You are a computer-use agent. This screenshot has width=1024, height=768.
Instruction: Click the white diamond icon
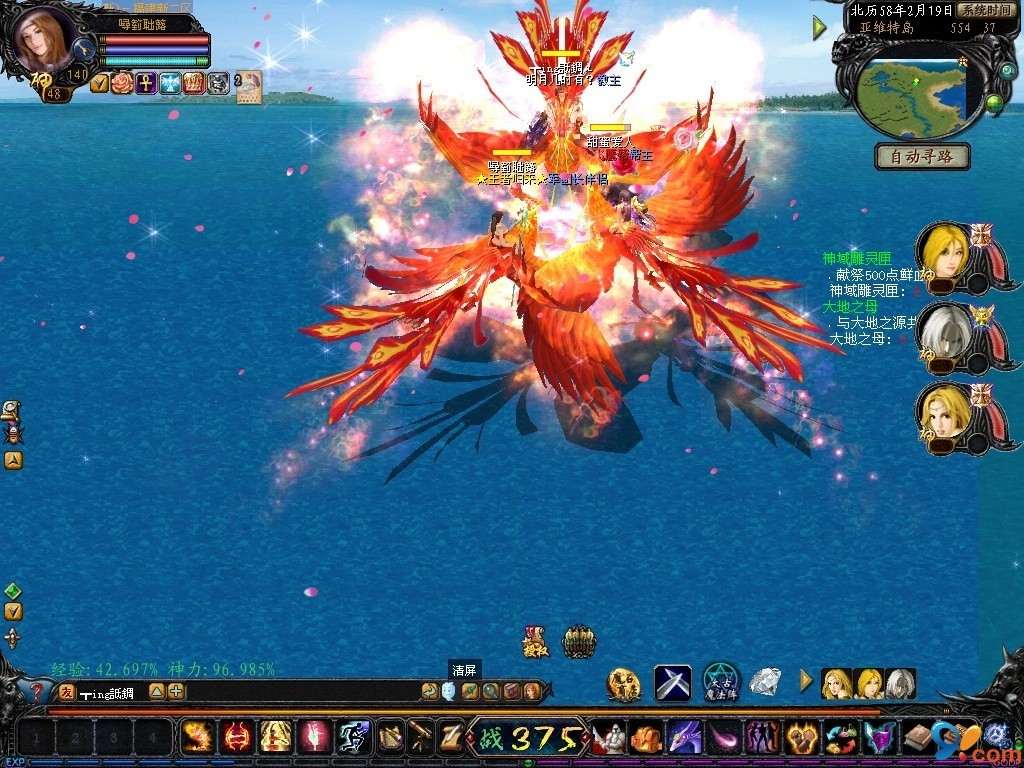coord(765,682)
